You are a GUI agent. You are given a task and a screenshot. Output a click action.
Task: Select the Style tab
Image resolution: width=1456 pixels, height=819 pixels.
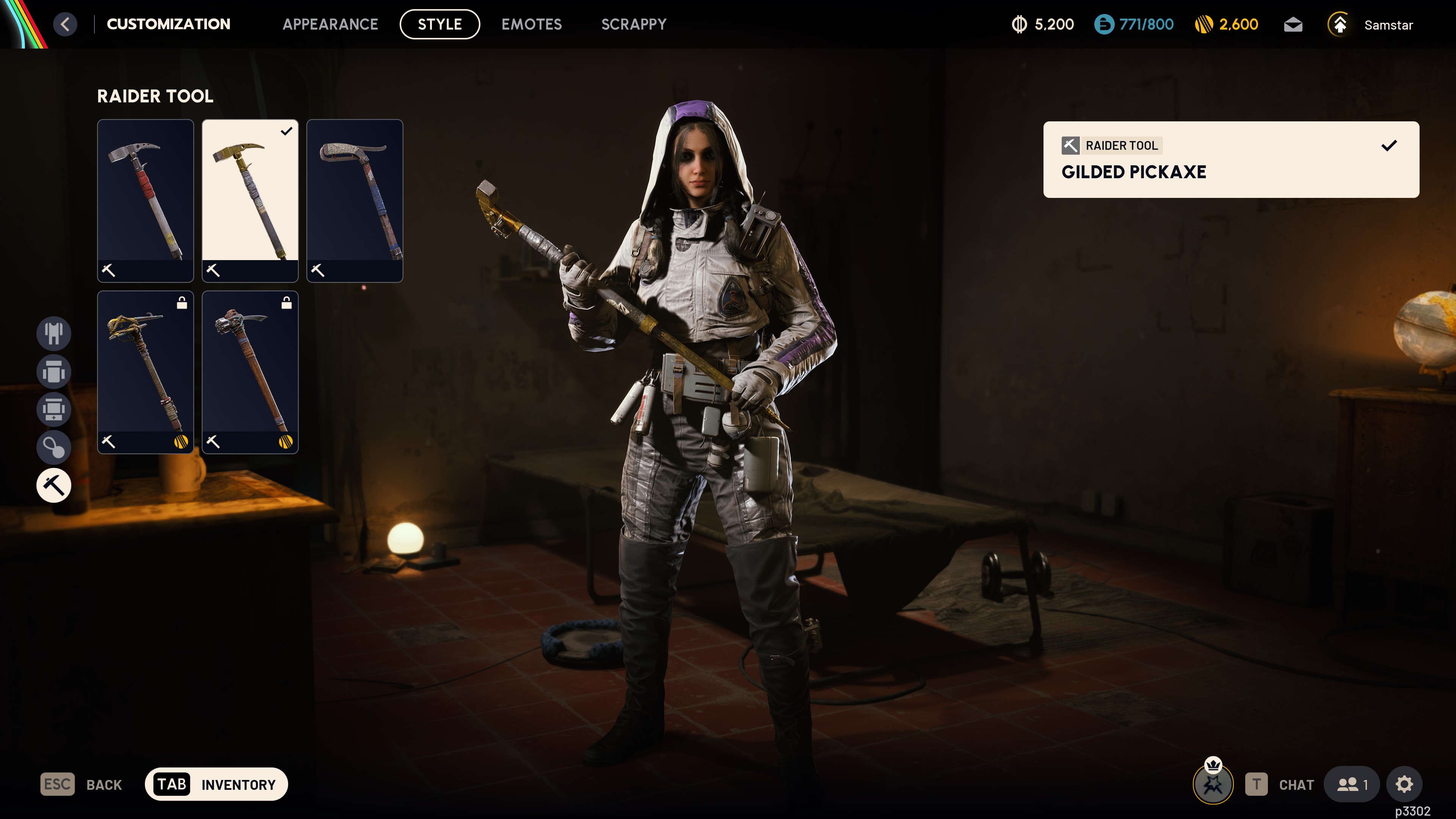(439, 24)
